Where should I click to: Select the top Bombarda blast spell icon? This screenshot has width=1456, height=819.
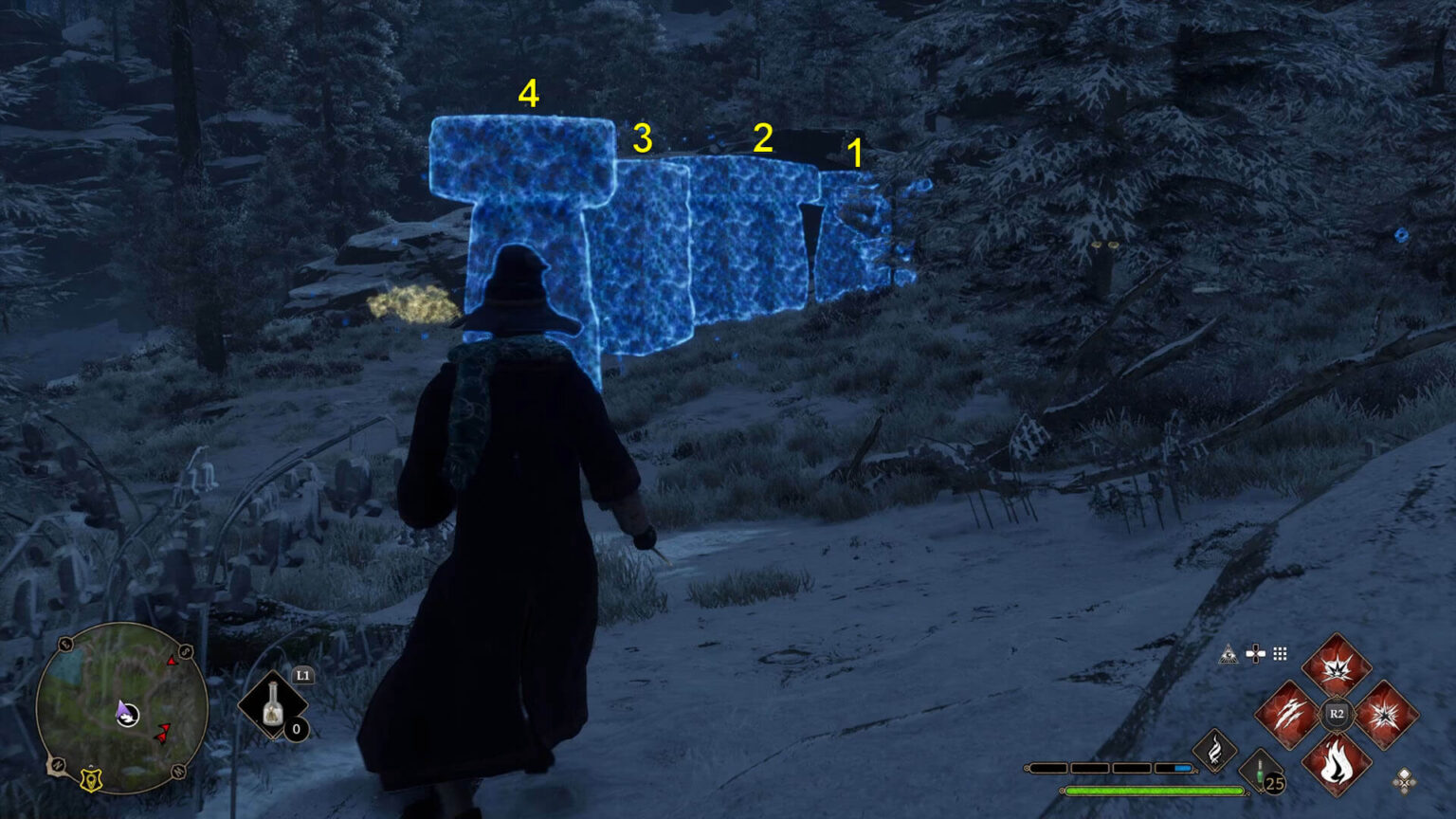(1335, 669)
